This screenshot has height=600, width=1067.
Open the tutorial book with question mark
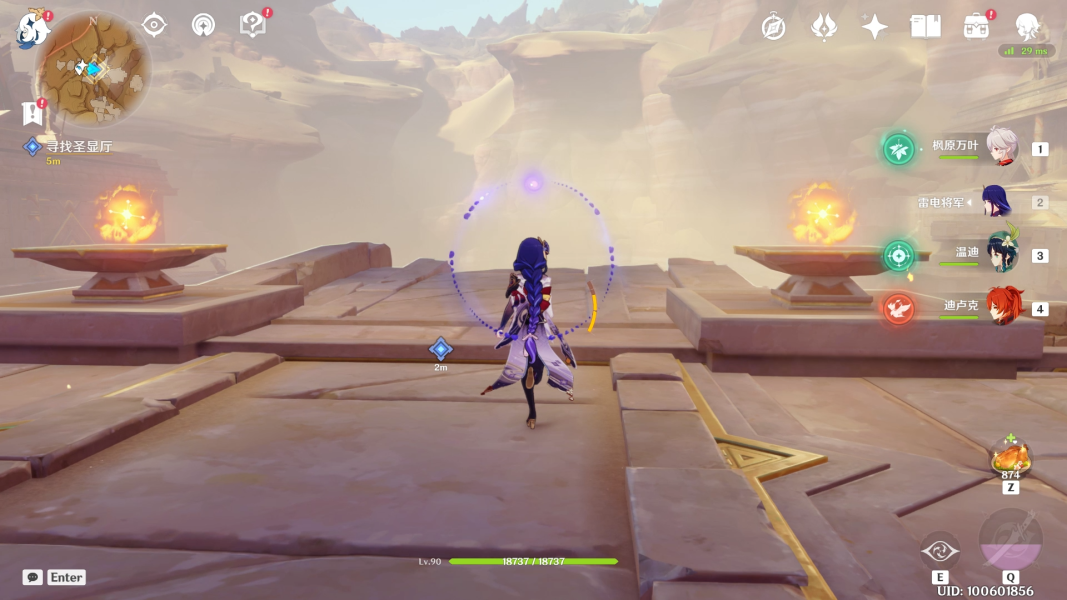(x=253, y=25)
